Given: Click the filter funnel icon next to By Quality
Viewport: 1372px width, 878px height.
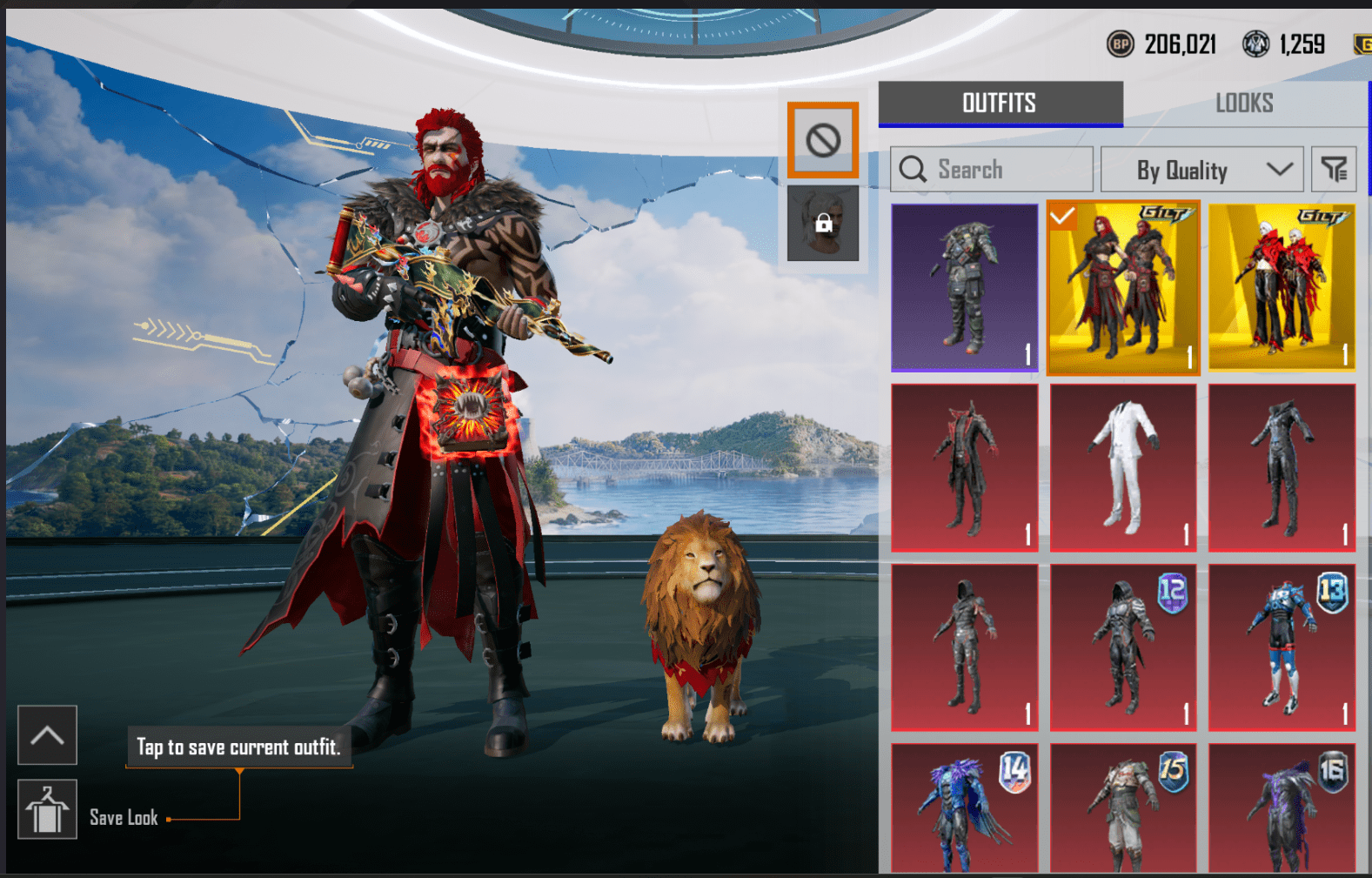Looking at the screenshot, I should coord(1335,169).
